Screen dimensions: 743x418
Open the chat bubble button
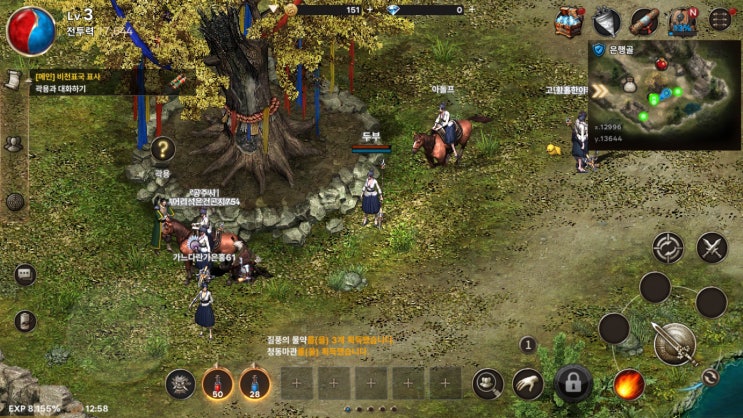[25, 274]
